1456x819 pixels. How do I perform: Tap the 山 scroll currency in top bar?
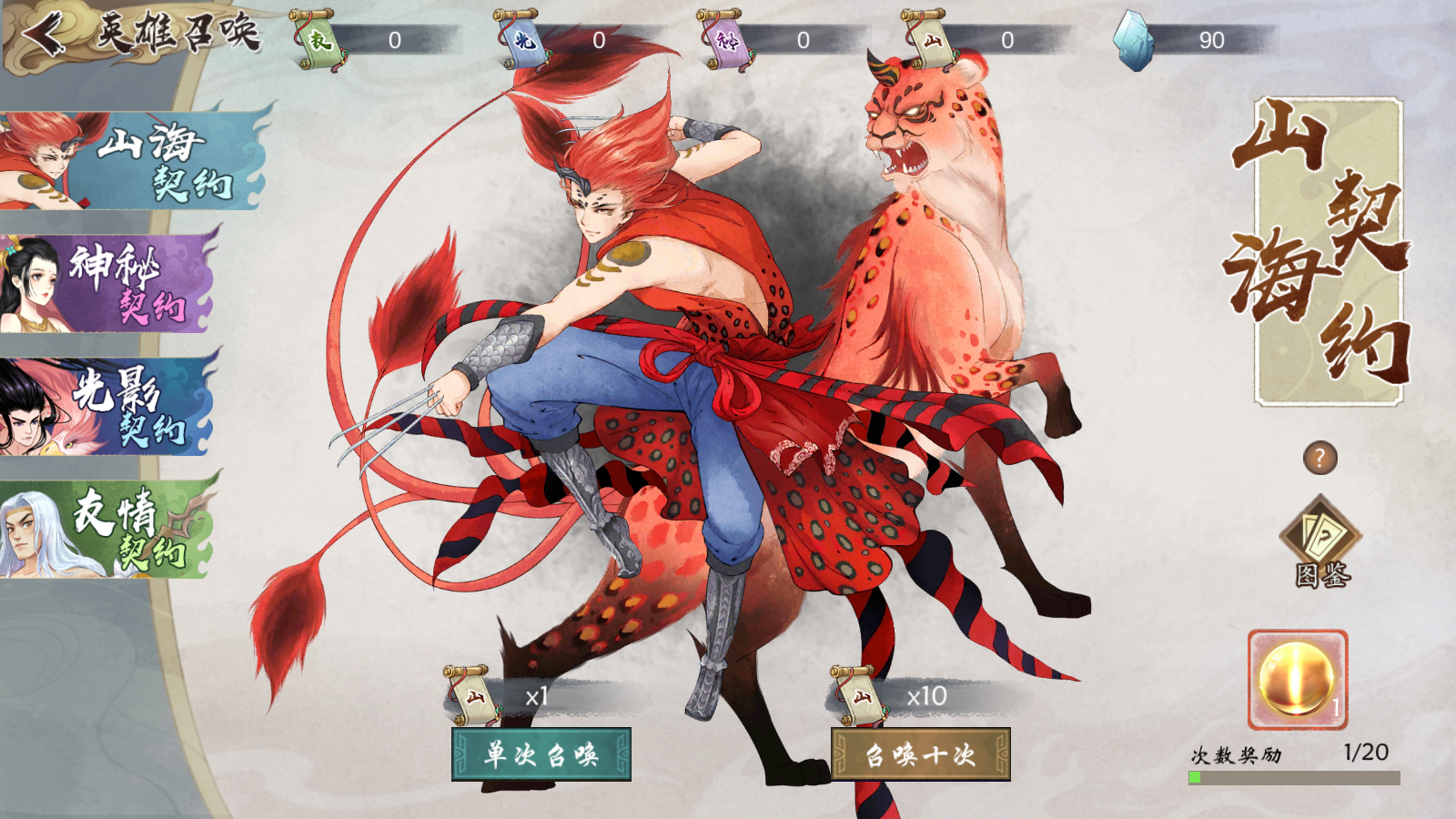pos(929,40)
